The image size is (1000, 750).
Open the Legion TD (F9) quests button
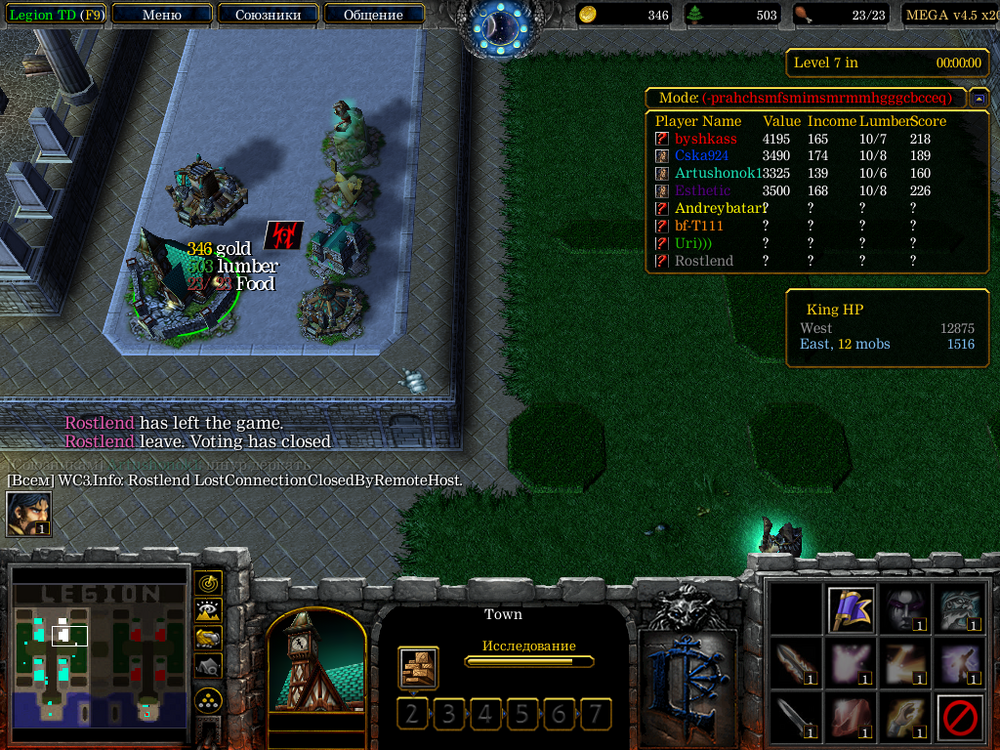(x=54, y=15)
